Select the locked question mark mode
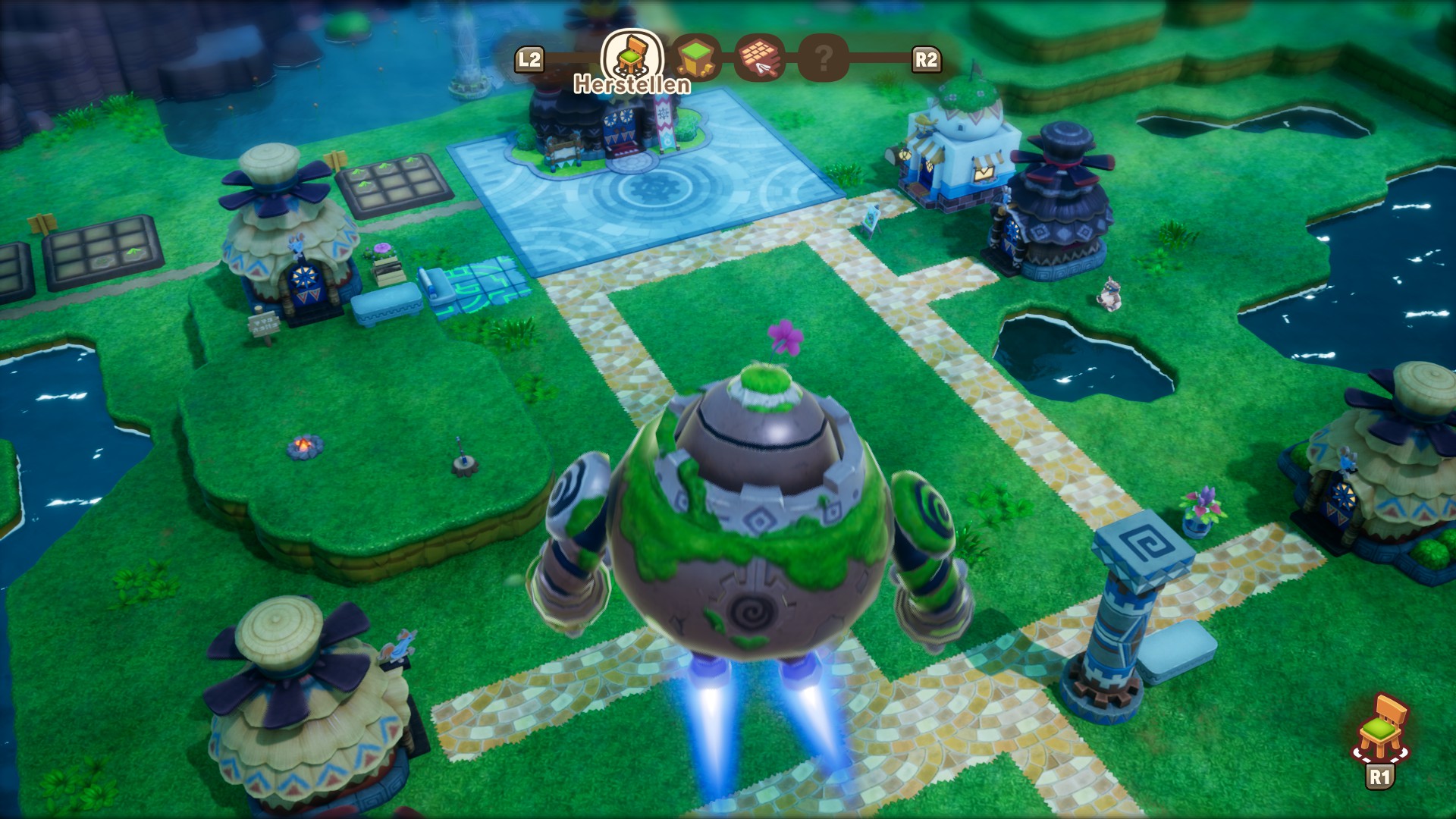 point(824,58)
